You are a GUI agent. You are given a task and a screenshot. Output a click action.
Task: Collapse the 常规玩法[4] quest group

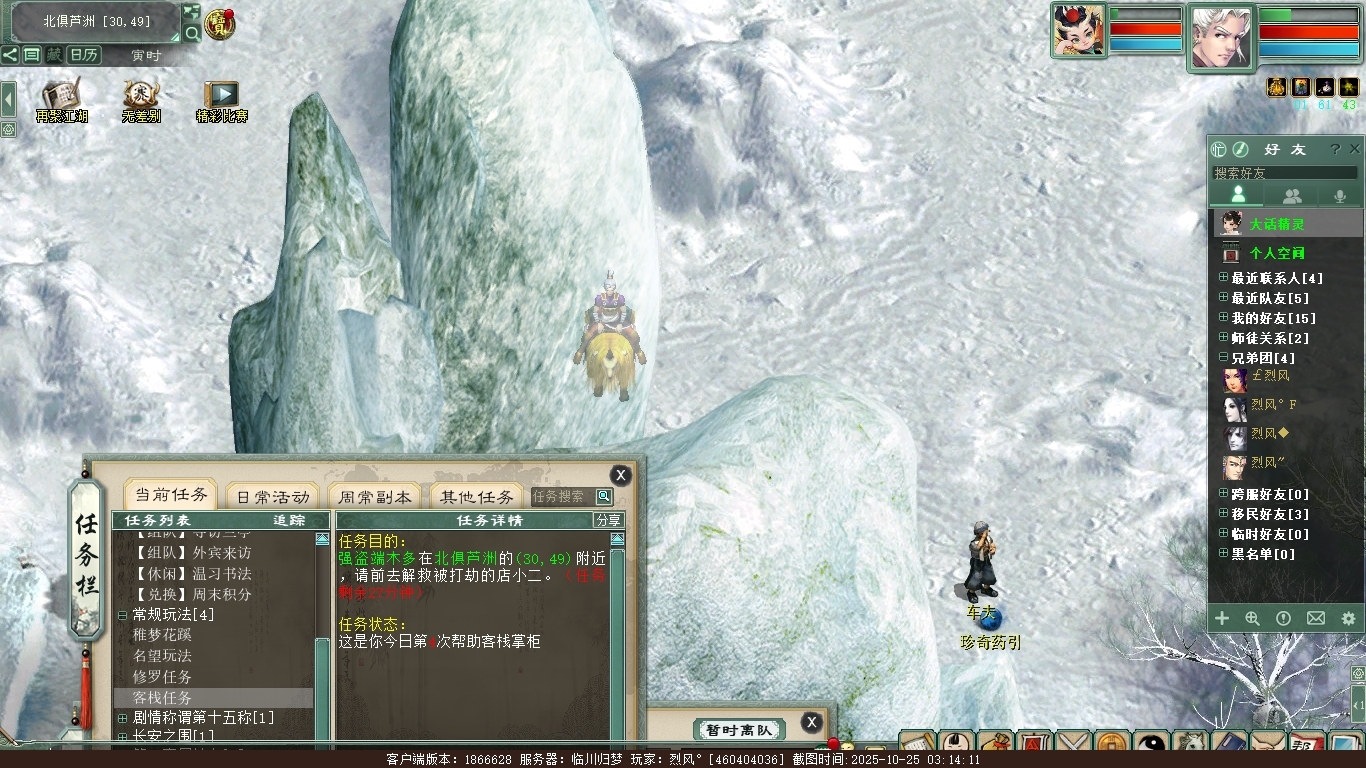[x=123, y=614]
